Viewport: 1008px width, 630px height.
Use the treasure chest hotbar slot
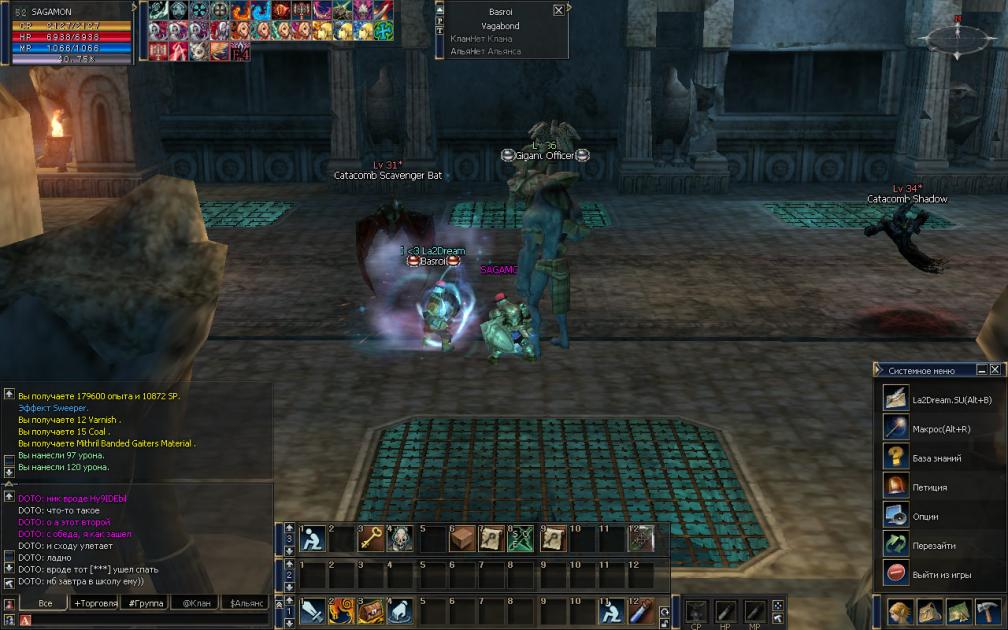[x=371, y=609]
